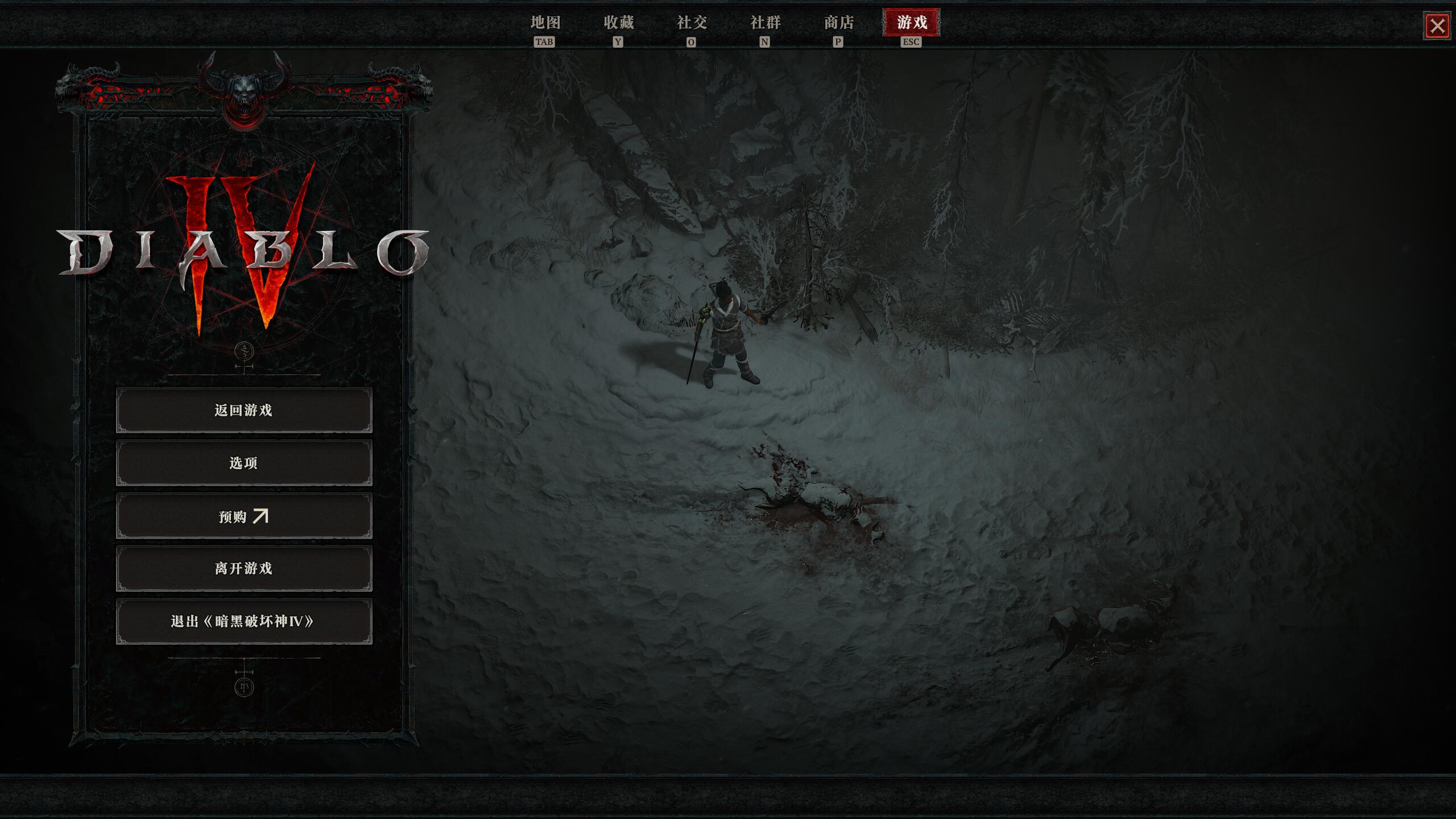Open the 选项 options screen
This screenshot has width=1456, height=819.
click(244, 463)
